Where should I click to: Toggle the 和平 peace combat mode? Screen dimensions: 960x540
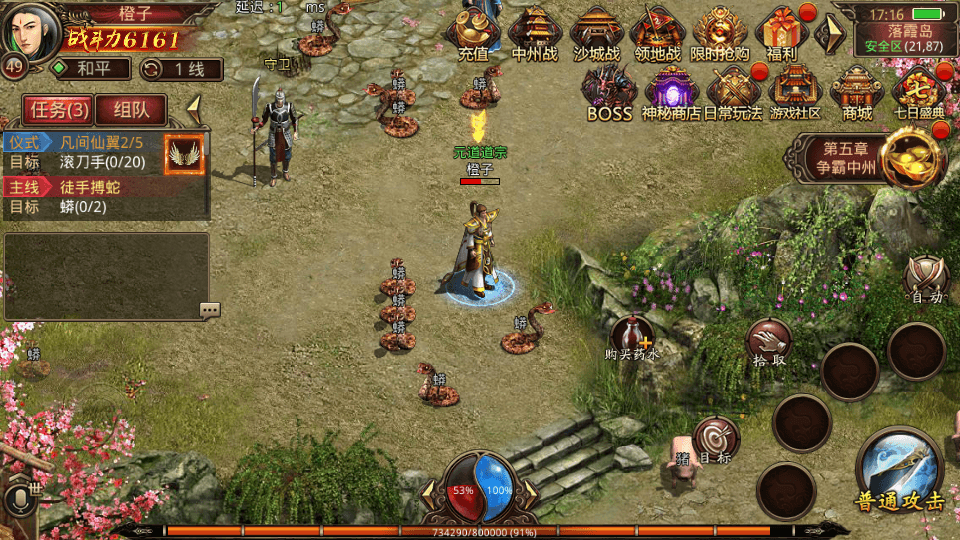coord(91,69)
